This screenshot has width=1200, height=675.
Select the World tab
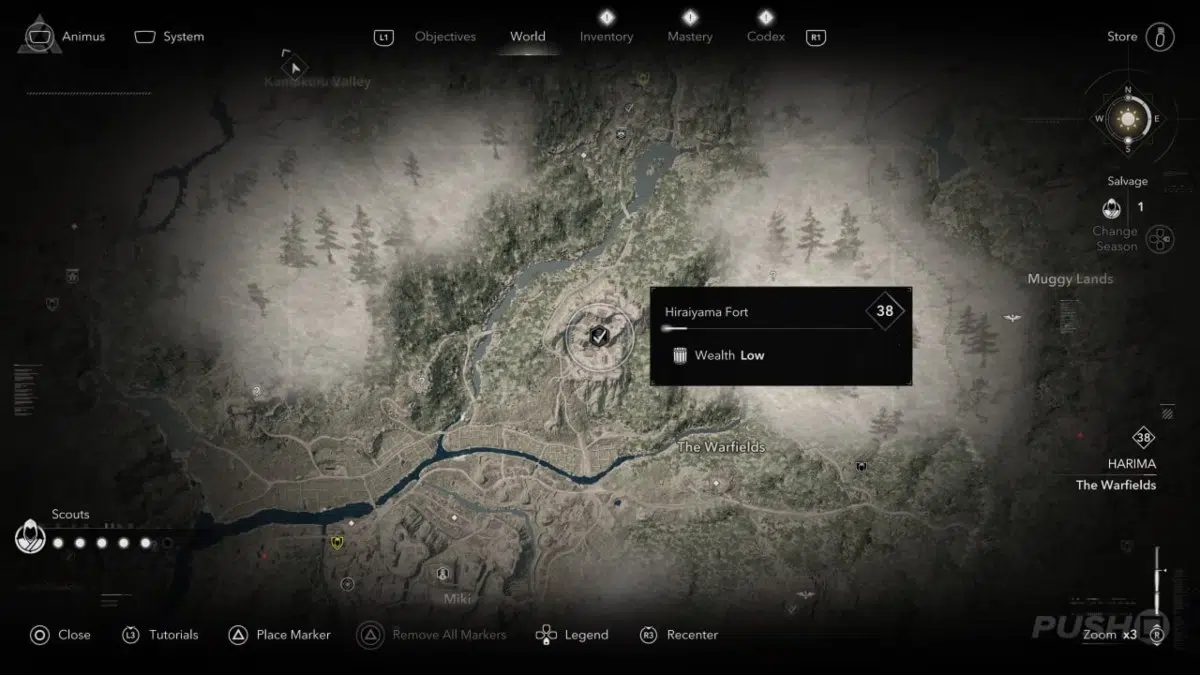(x=527, y=37)
